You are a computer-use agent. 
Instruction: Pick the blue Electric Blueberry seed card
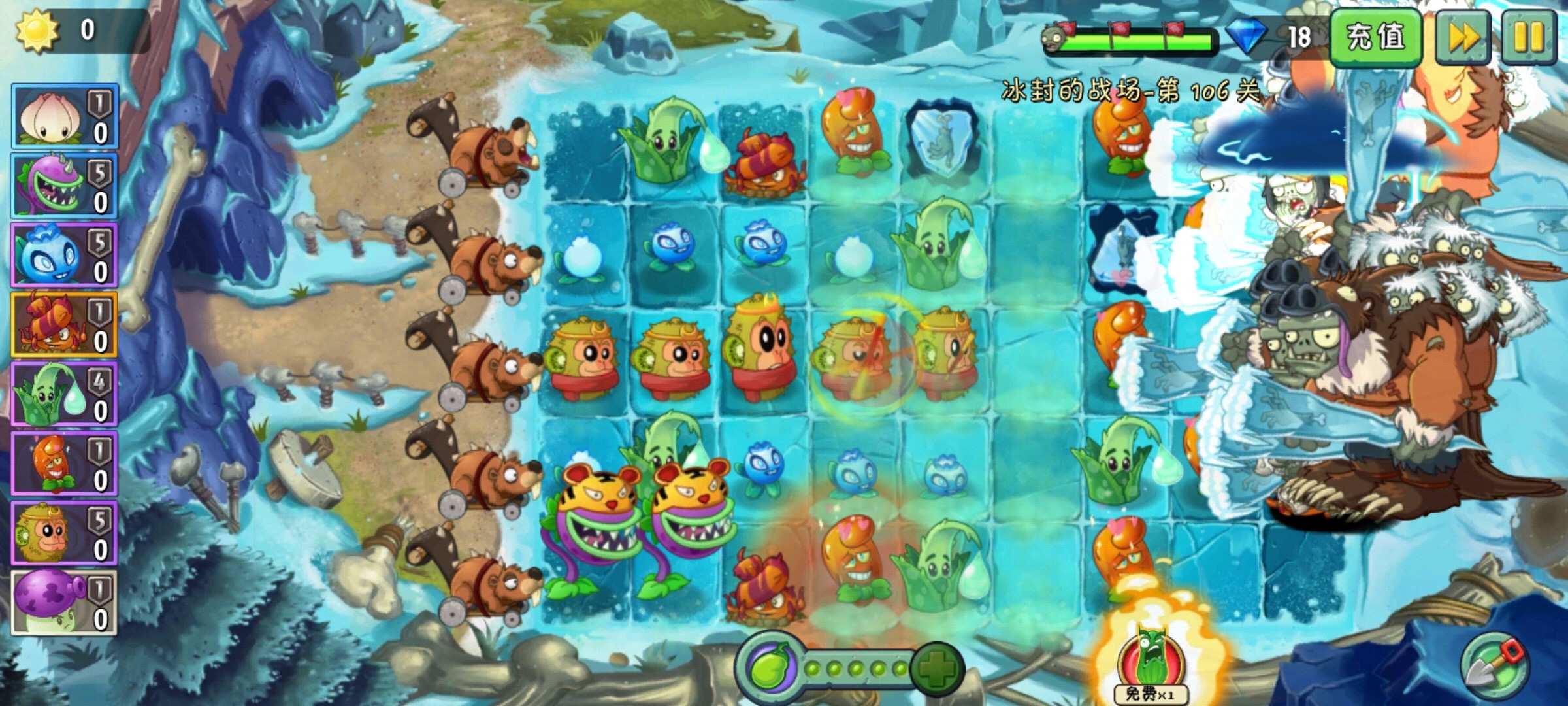pos(63,256)
